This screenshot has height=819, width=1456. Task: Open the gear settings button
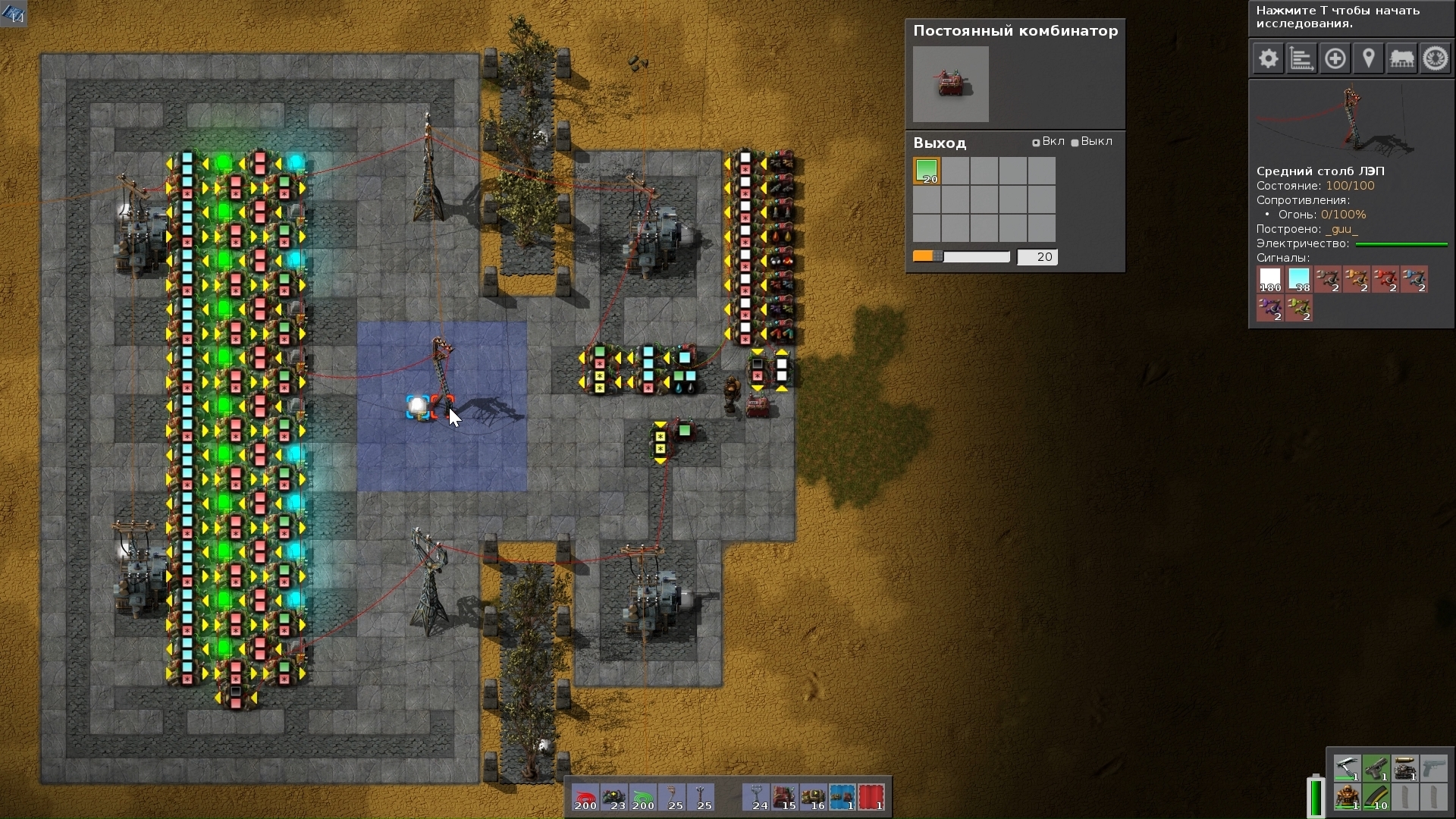(1268, 59)
